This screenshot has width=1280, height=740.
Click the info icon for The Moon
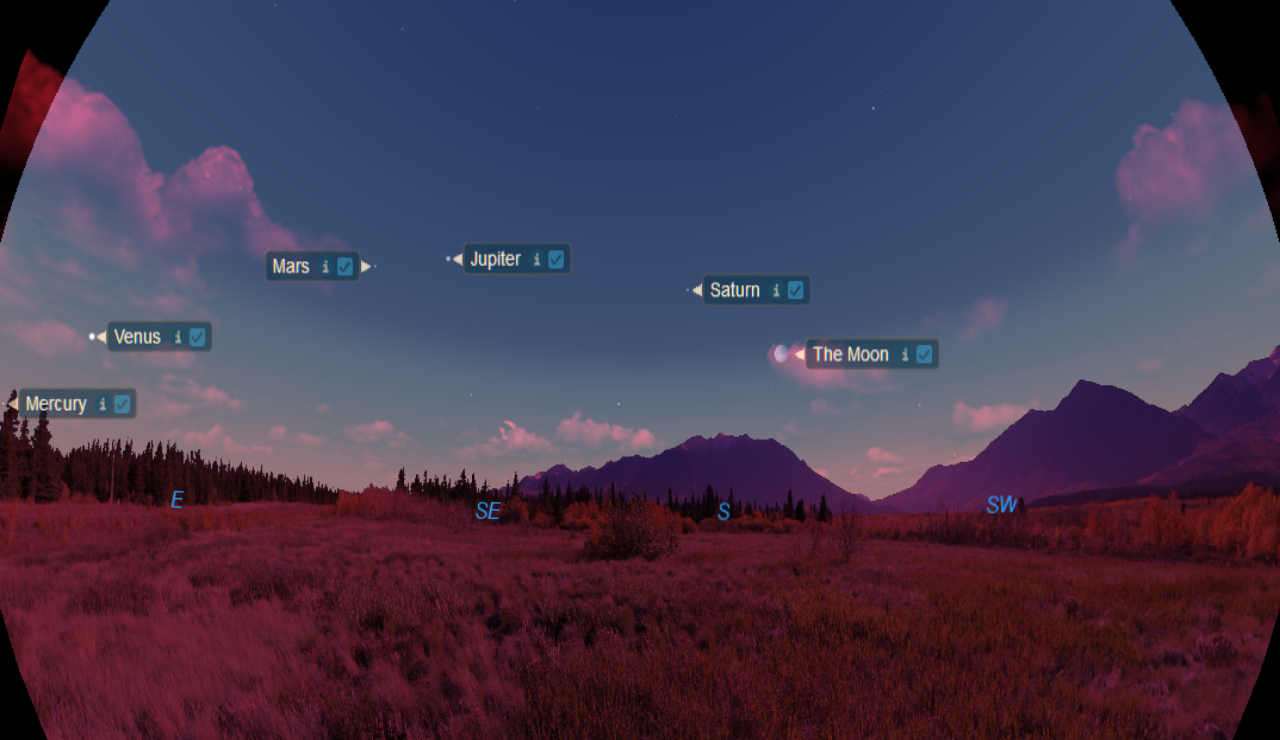click(x=904, y=355)
